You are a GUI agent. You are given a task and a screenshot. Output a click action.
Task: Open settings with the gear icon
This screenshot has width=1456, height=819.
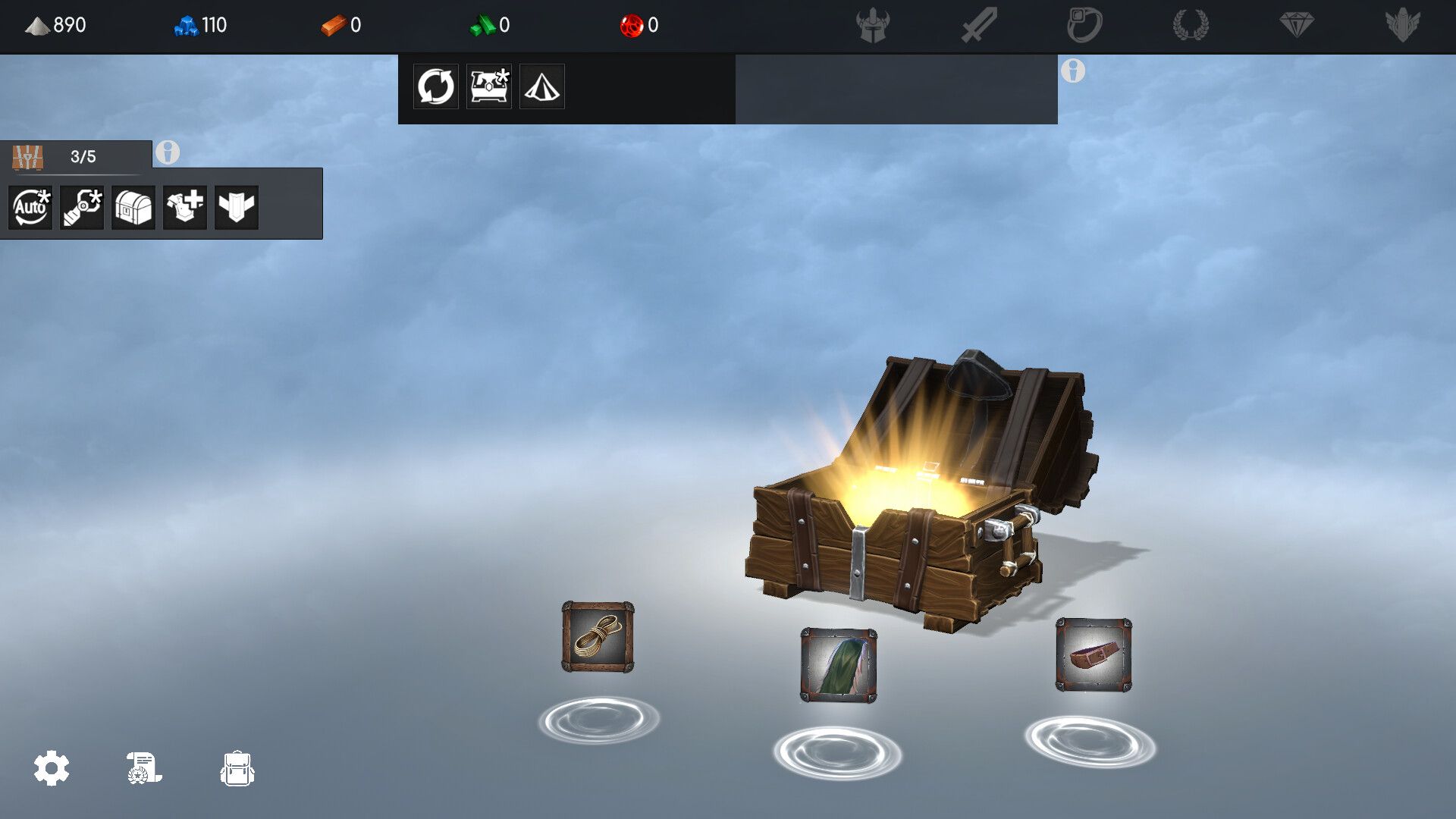point(52,768)
